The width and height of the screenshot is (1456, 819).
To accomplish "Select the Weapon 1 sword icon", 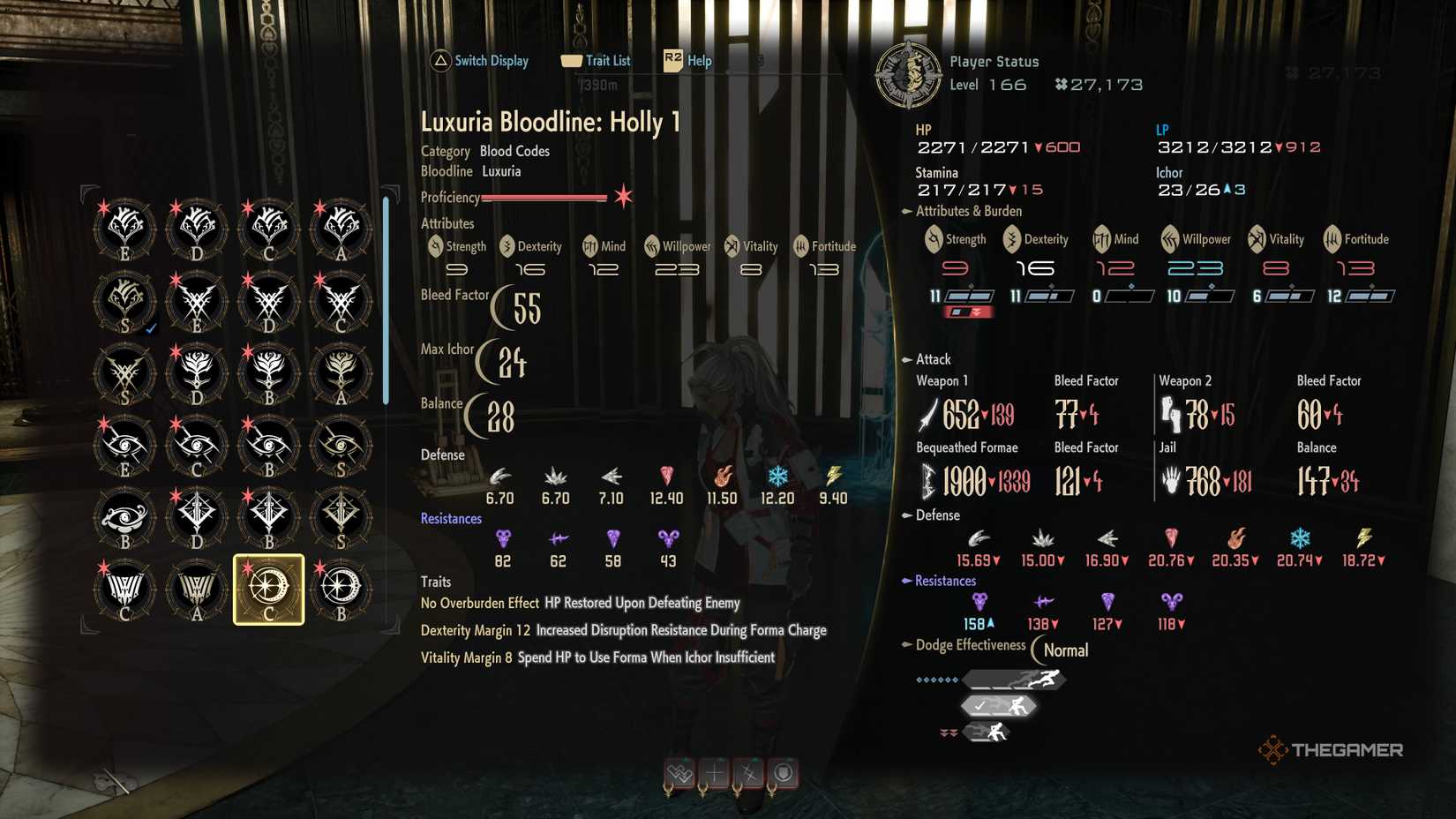I will click(x=927, y=411).
